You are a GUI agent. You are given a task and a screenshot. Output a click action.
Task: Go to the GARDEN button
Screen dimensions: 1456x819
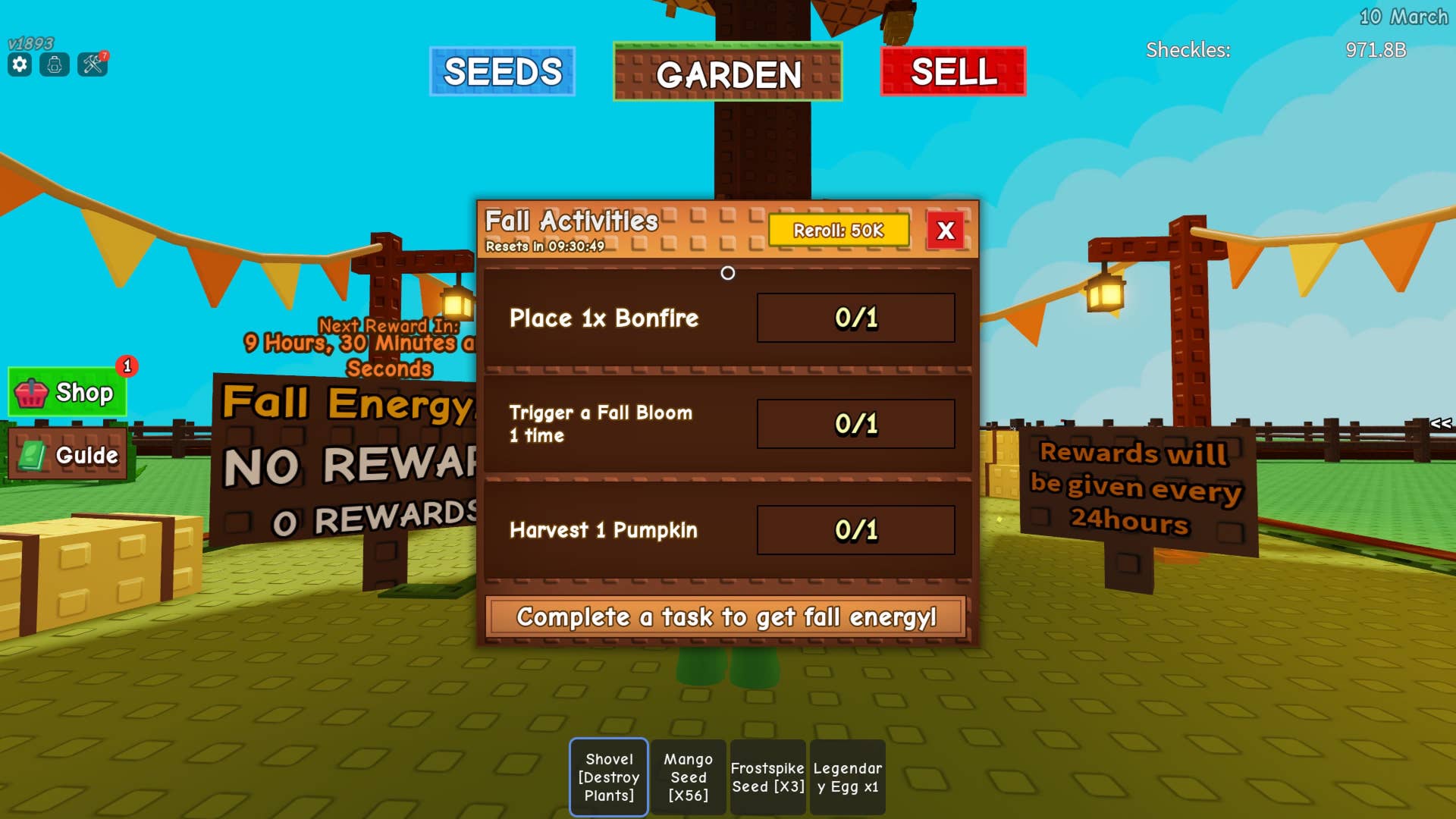click(x=727, y=74)
